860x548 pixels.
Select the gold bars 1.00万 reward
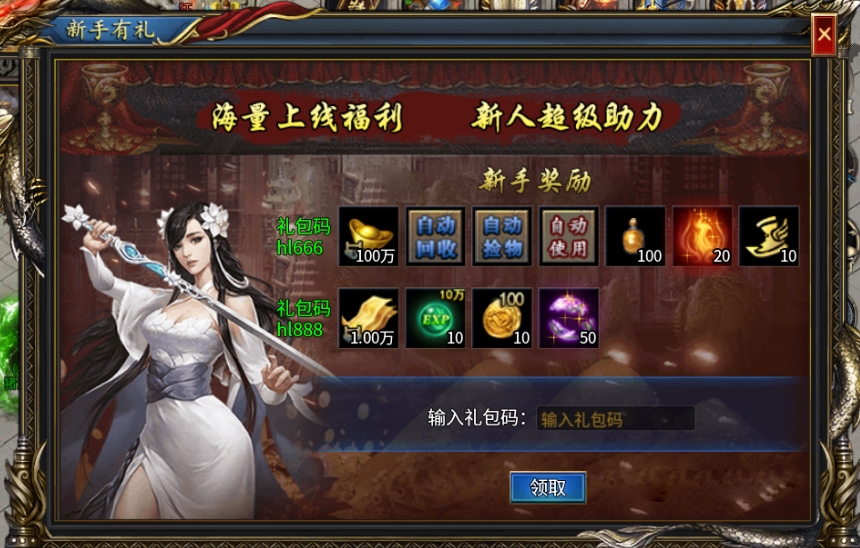(x=368, y=318)
